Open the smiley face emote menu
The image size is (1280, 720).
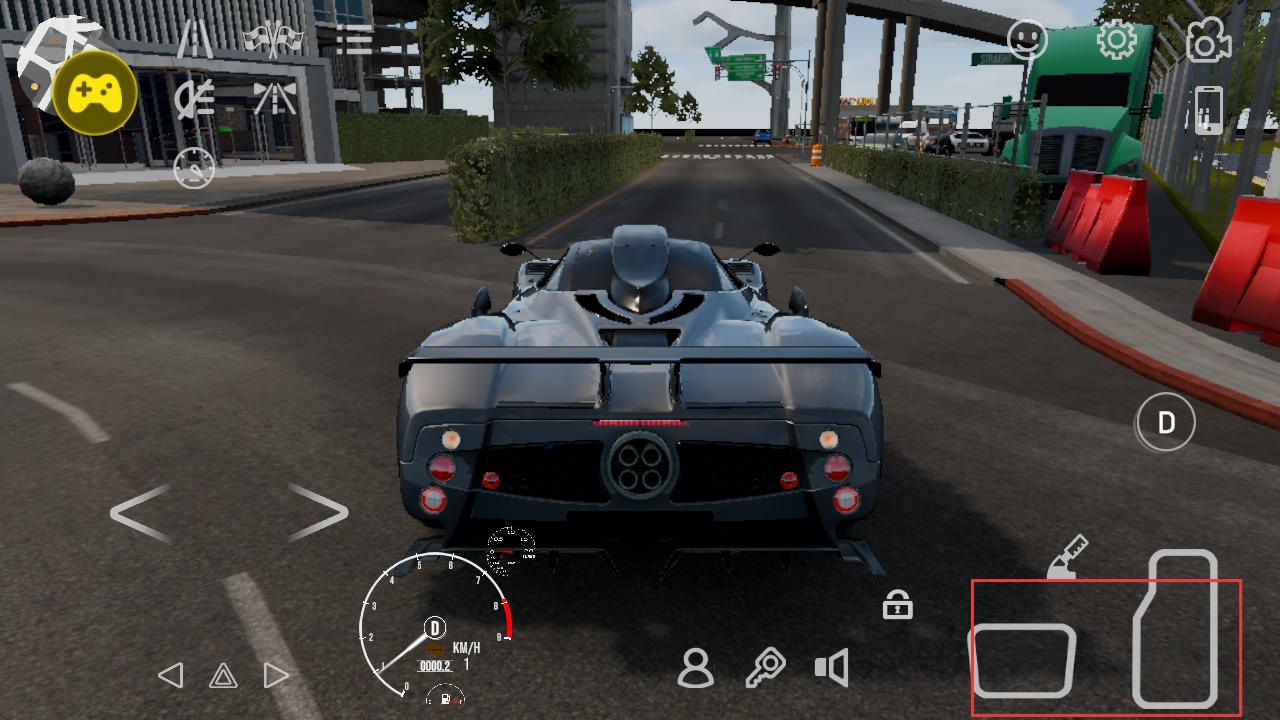(1027, 40)
